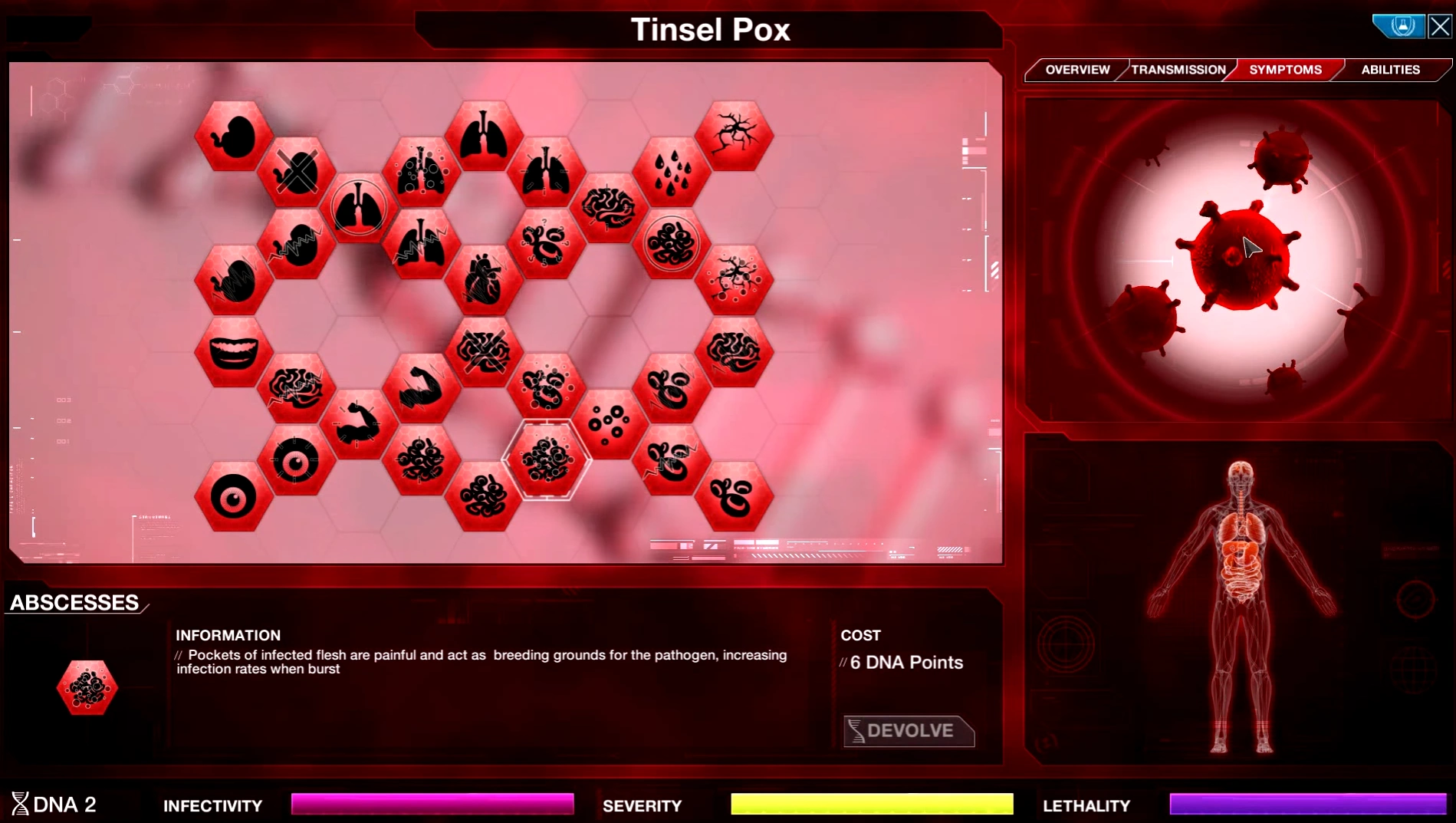Click the yellow Severity bar

point(870,804)
